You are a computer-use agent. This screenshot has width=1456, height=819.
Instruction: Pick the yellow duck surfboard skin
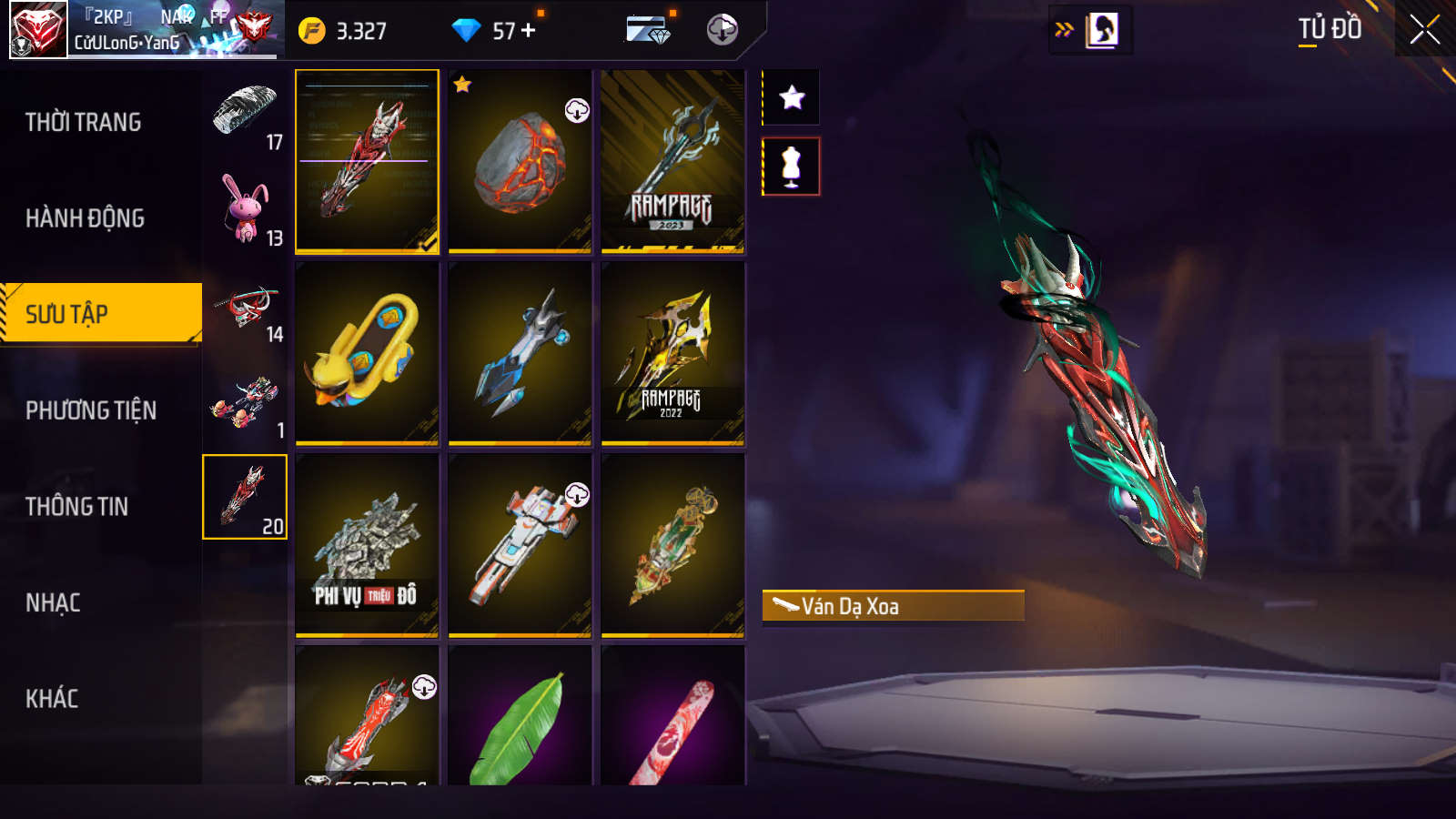pos(367,353)
